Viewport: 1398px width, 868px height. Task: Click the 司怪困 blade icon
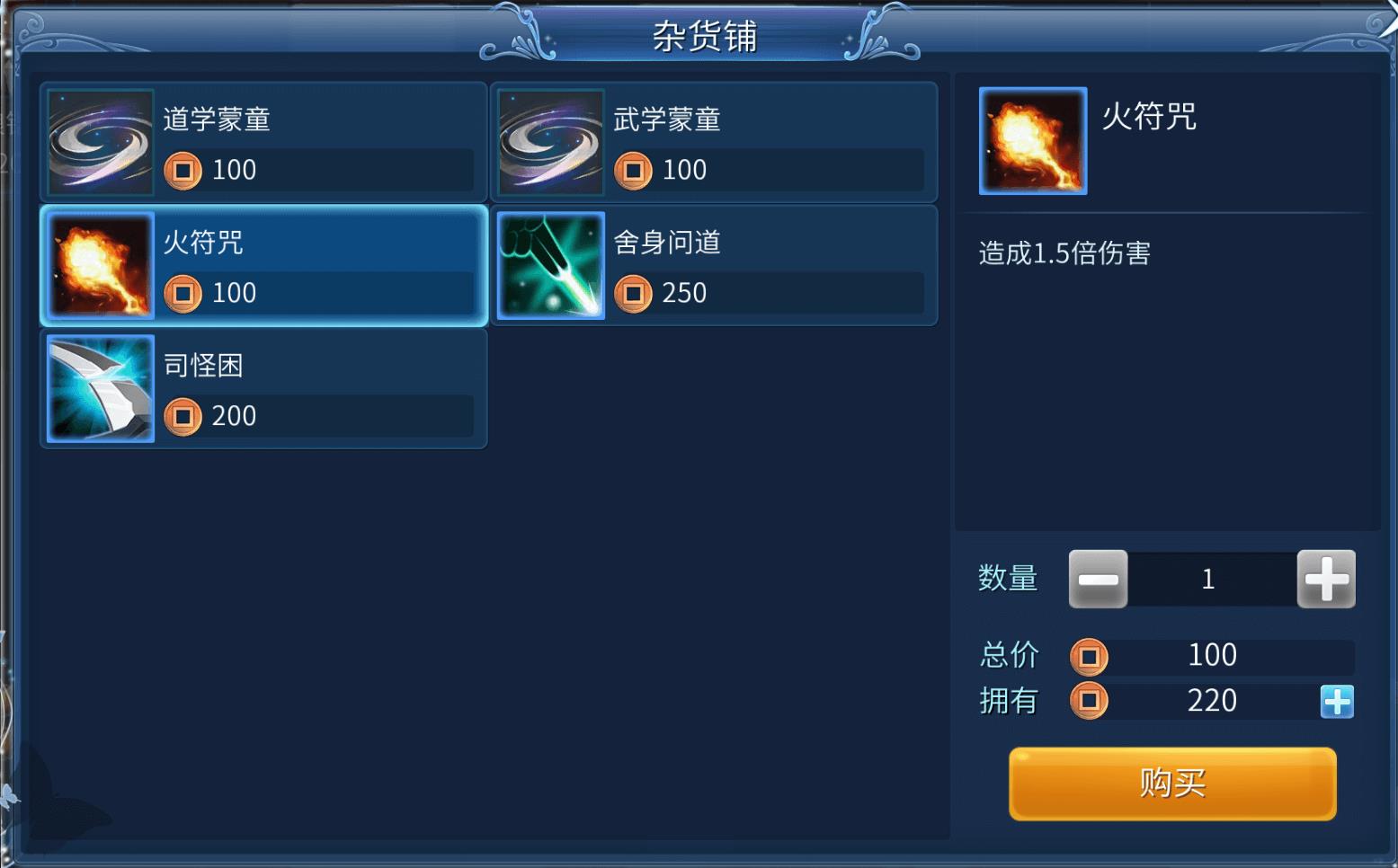(x=99, y=387)
